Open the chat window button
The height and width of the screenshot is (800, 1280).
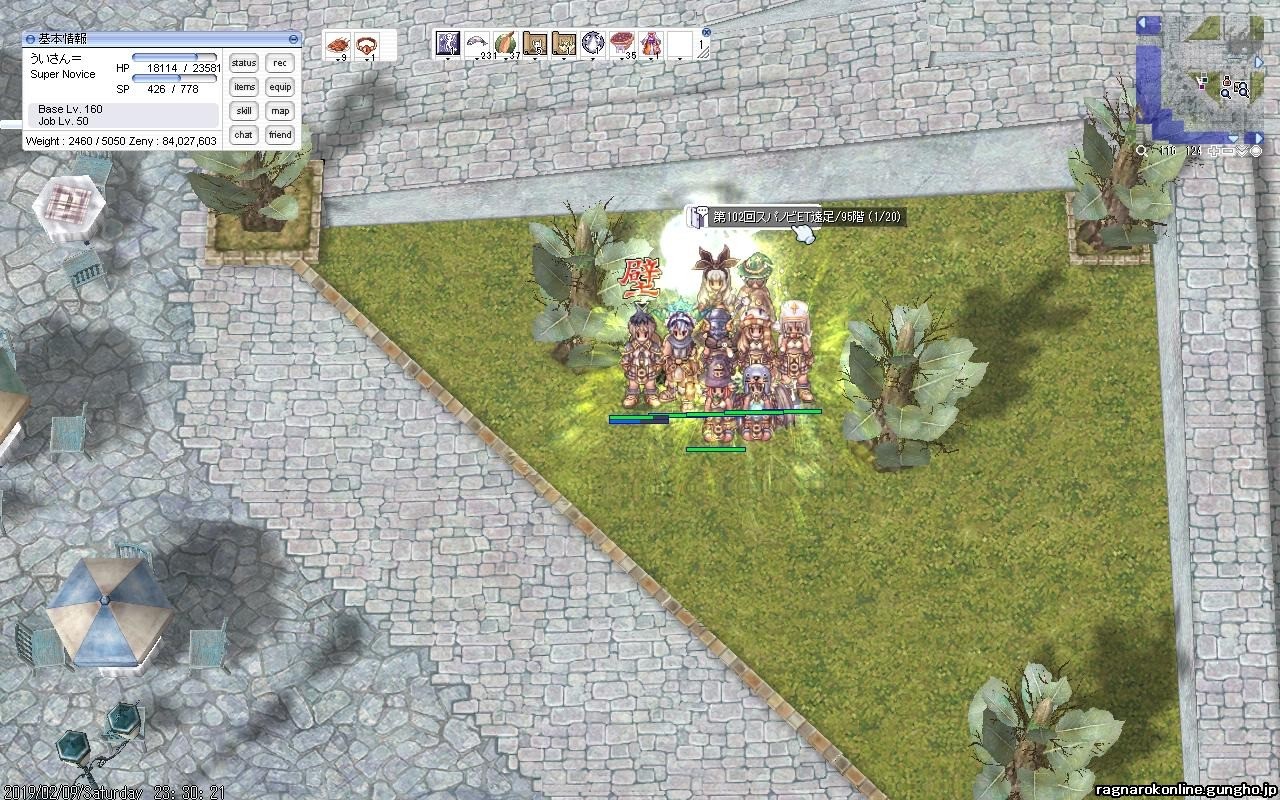[244, 135]
